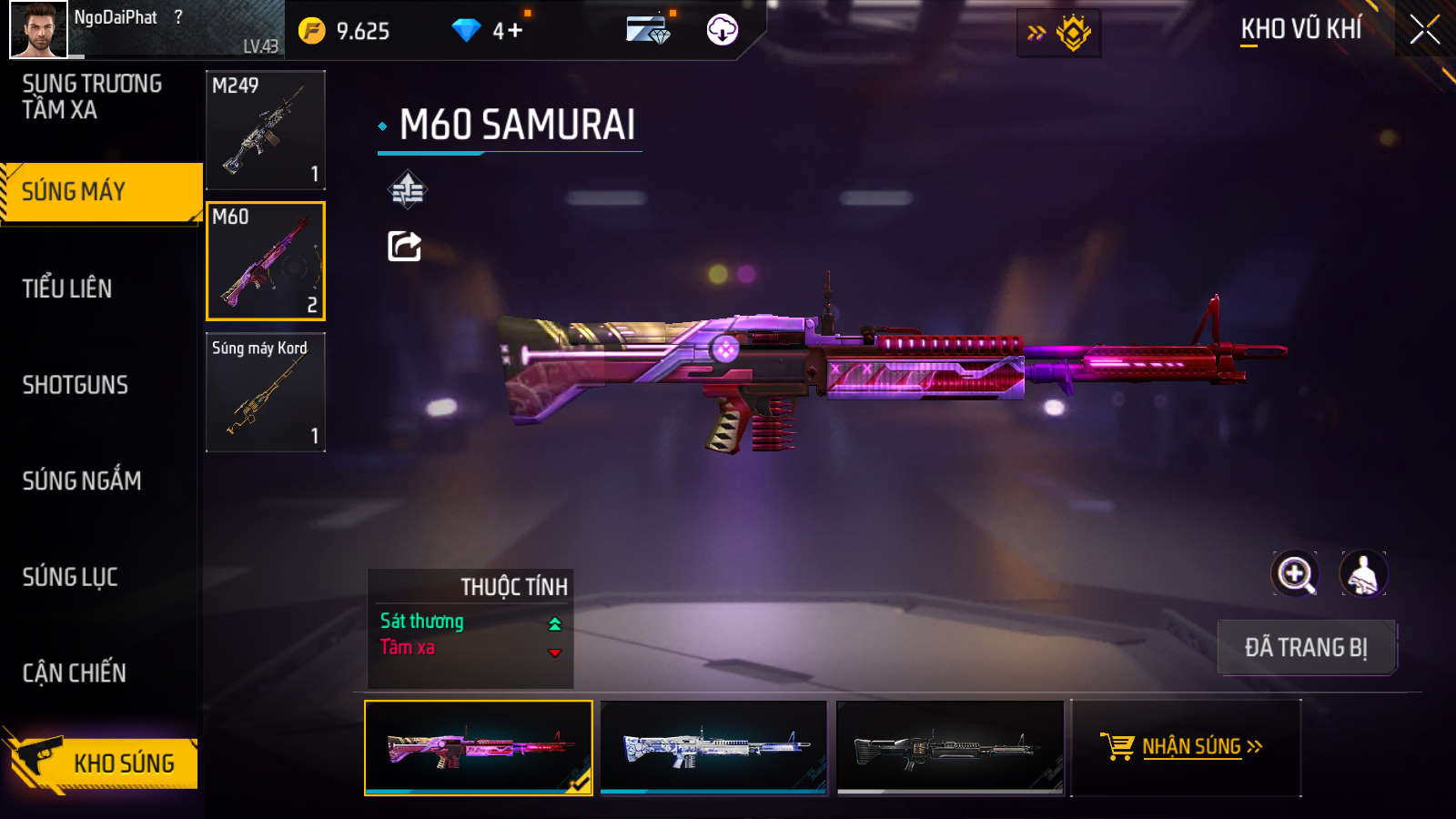Viewport: 1456px width, 819px height.
Task: Select the pink M60 Samurai skin
Action: [x=479, y=748]
